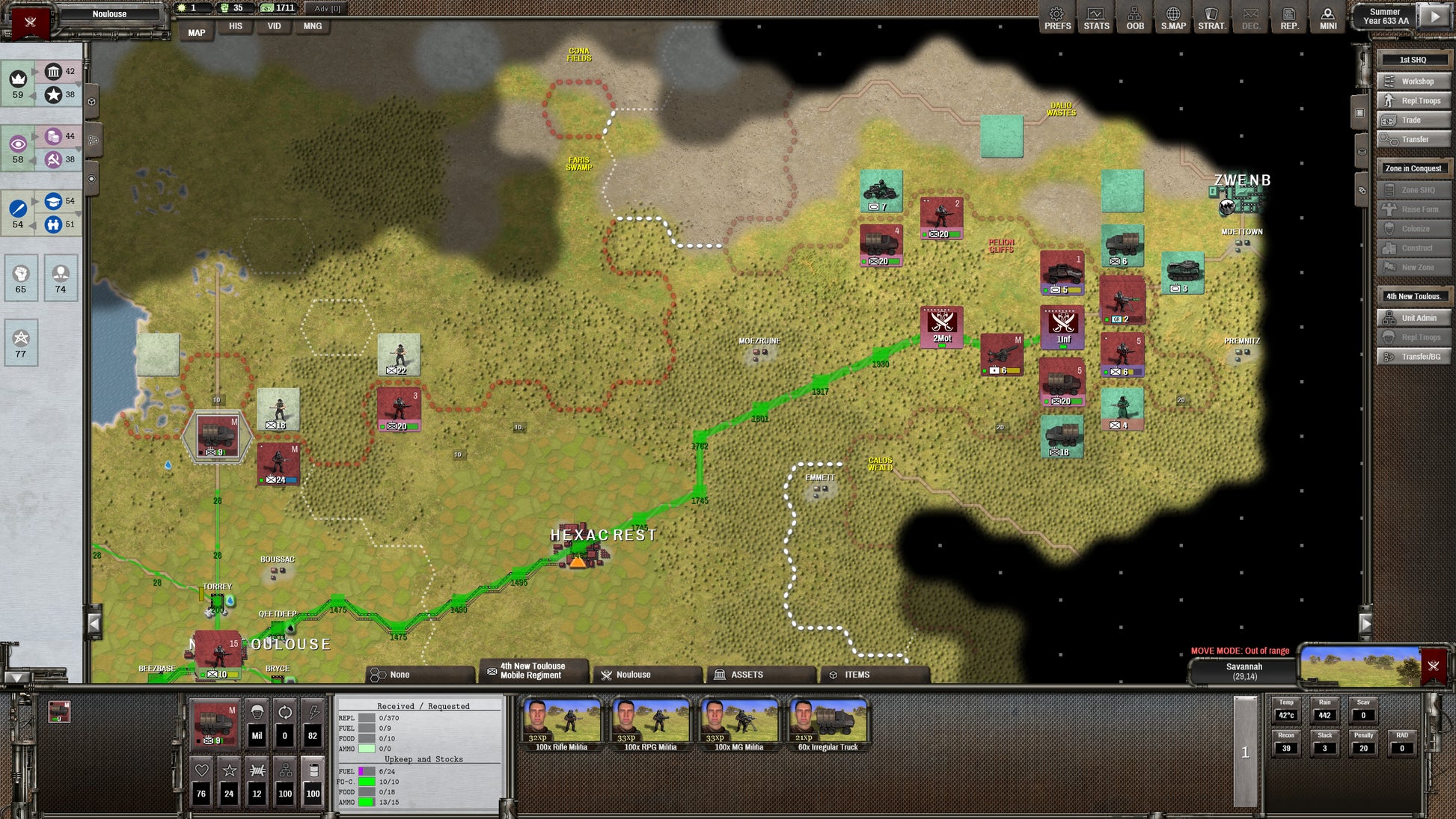The image size is (1456, 819).
Task: Open the REP. reports screen
Action: [1289, 18]
